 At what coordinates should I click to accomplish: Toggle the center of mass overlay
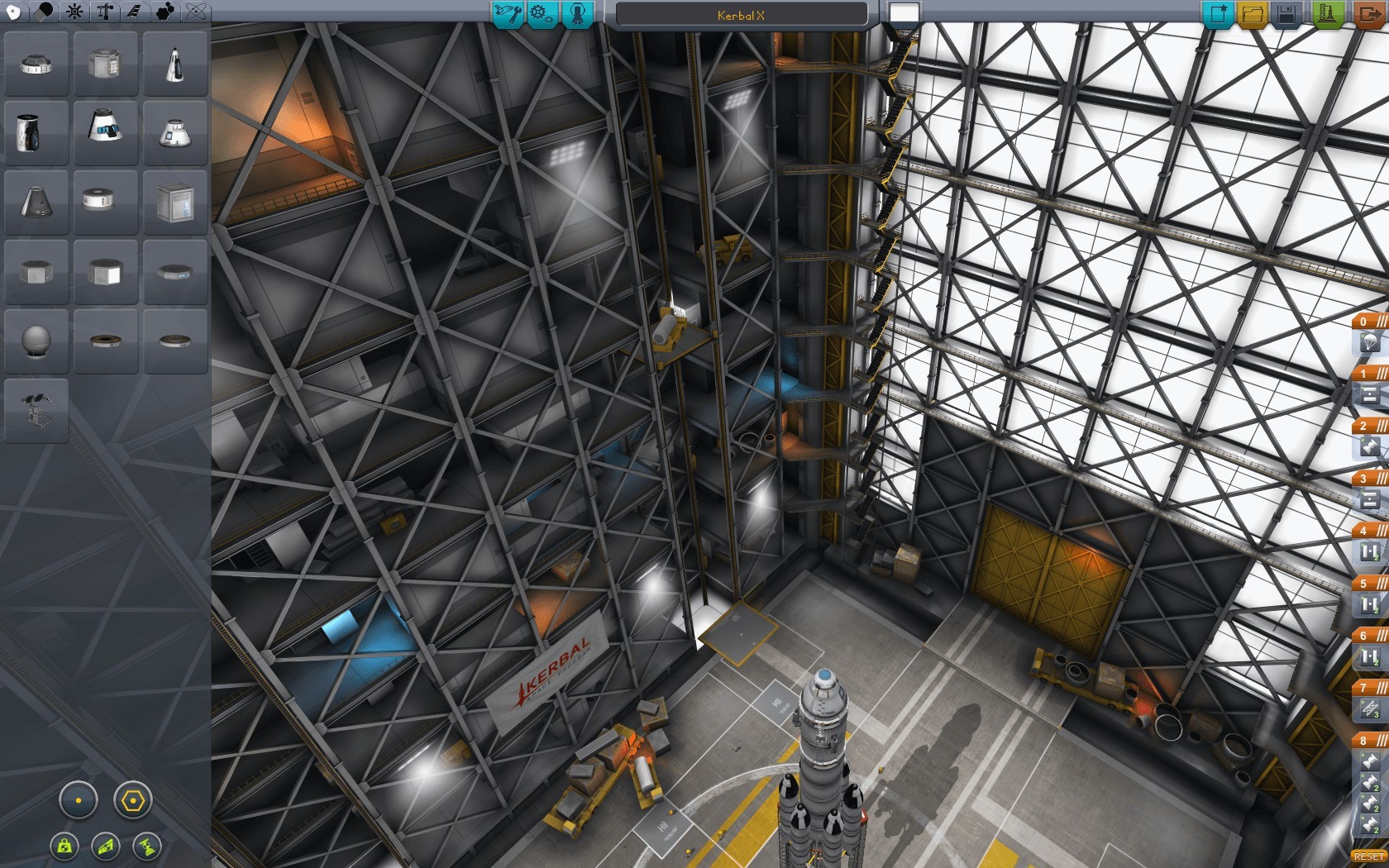click(x=64, y=847)
